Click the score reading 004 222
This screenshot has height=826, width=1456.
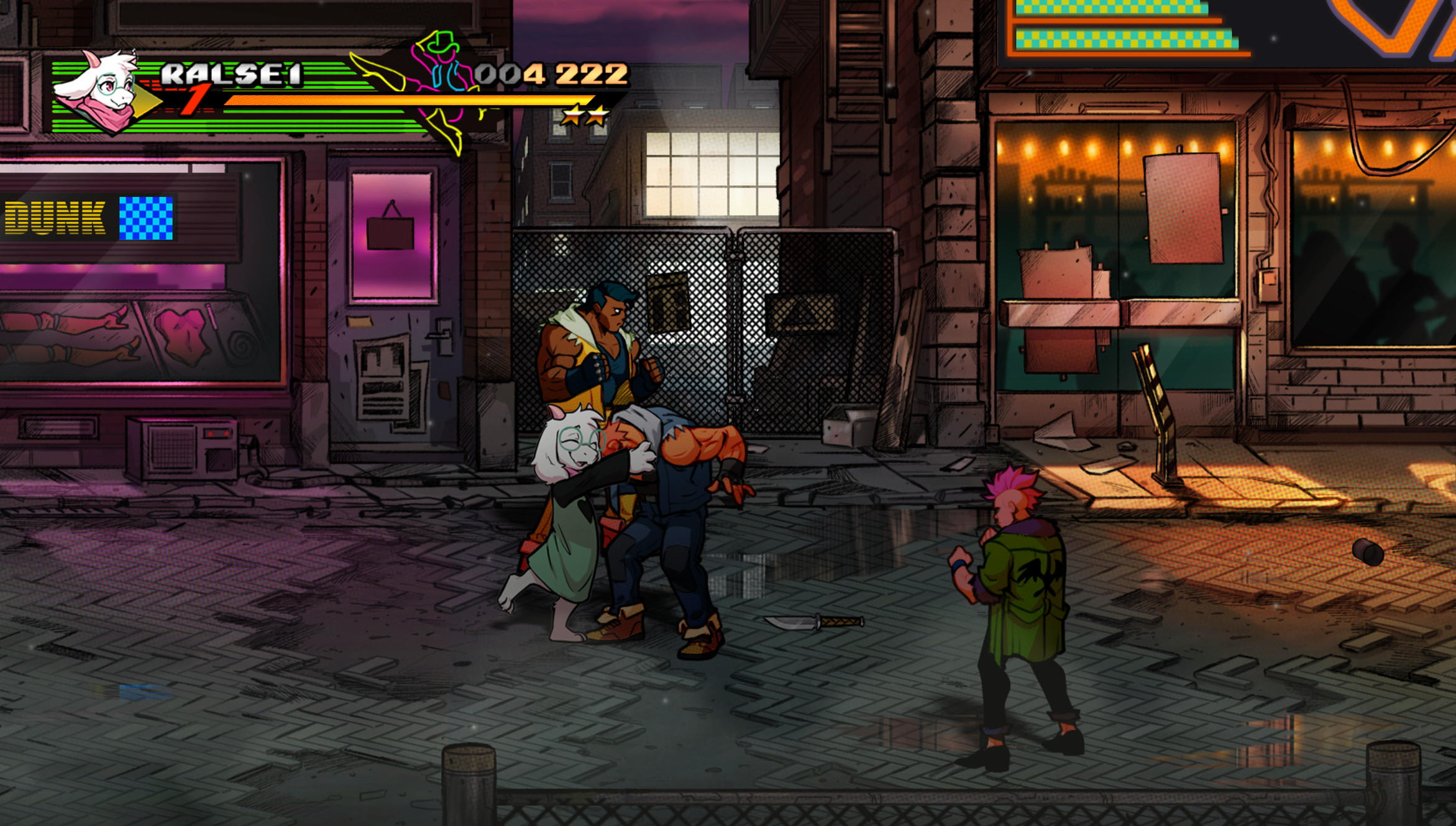pyautogui.click(x=550, y=75)
